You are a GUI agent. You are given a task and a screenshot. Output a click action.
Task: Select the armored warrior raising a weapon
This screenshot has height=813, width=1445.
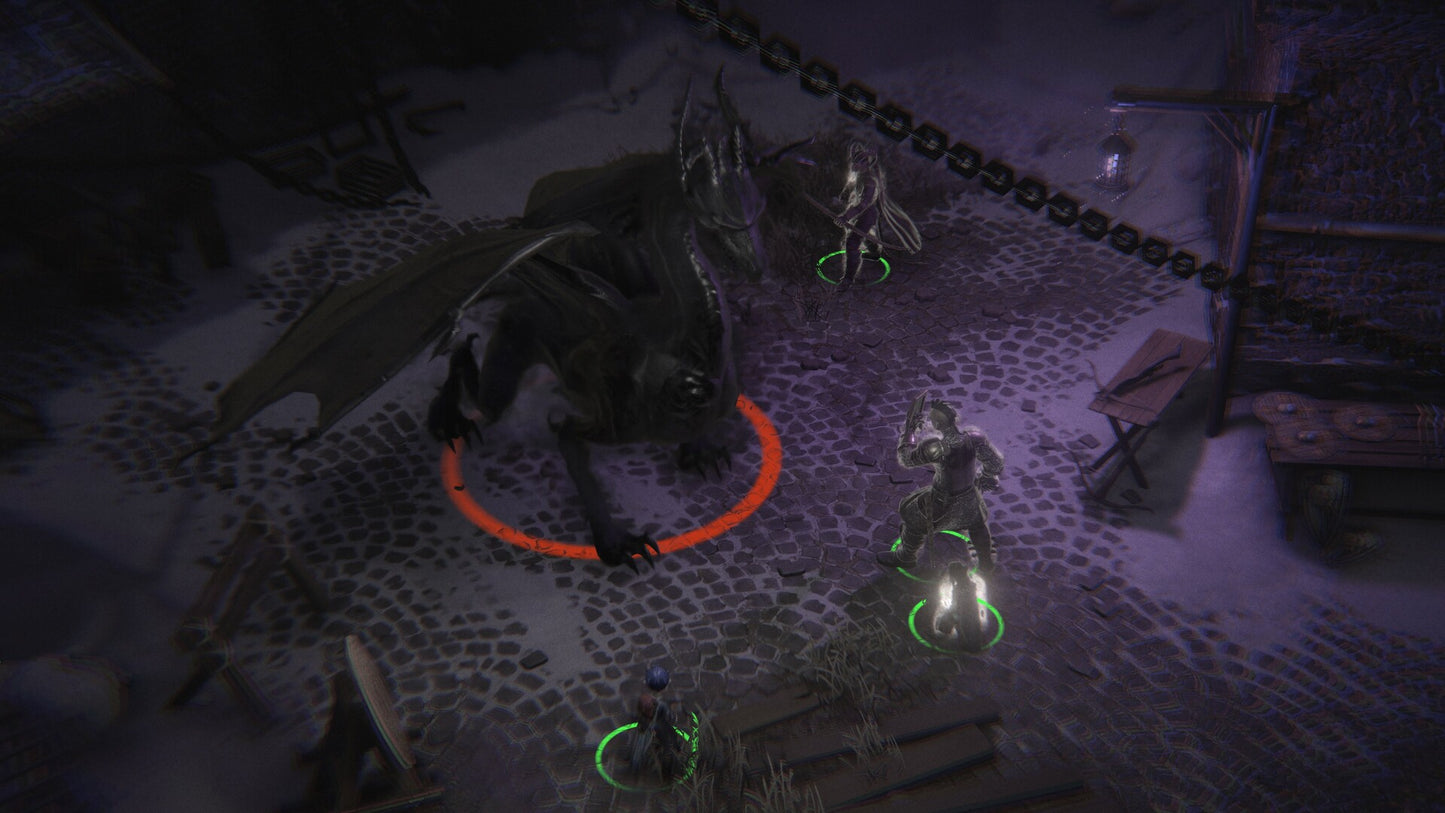pos(940,480)
